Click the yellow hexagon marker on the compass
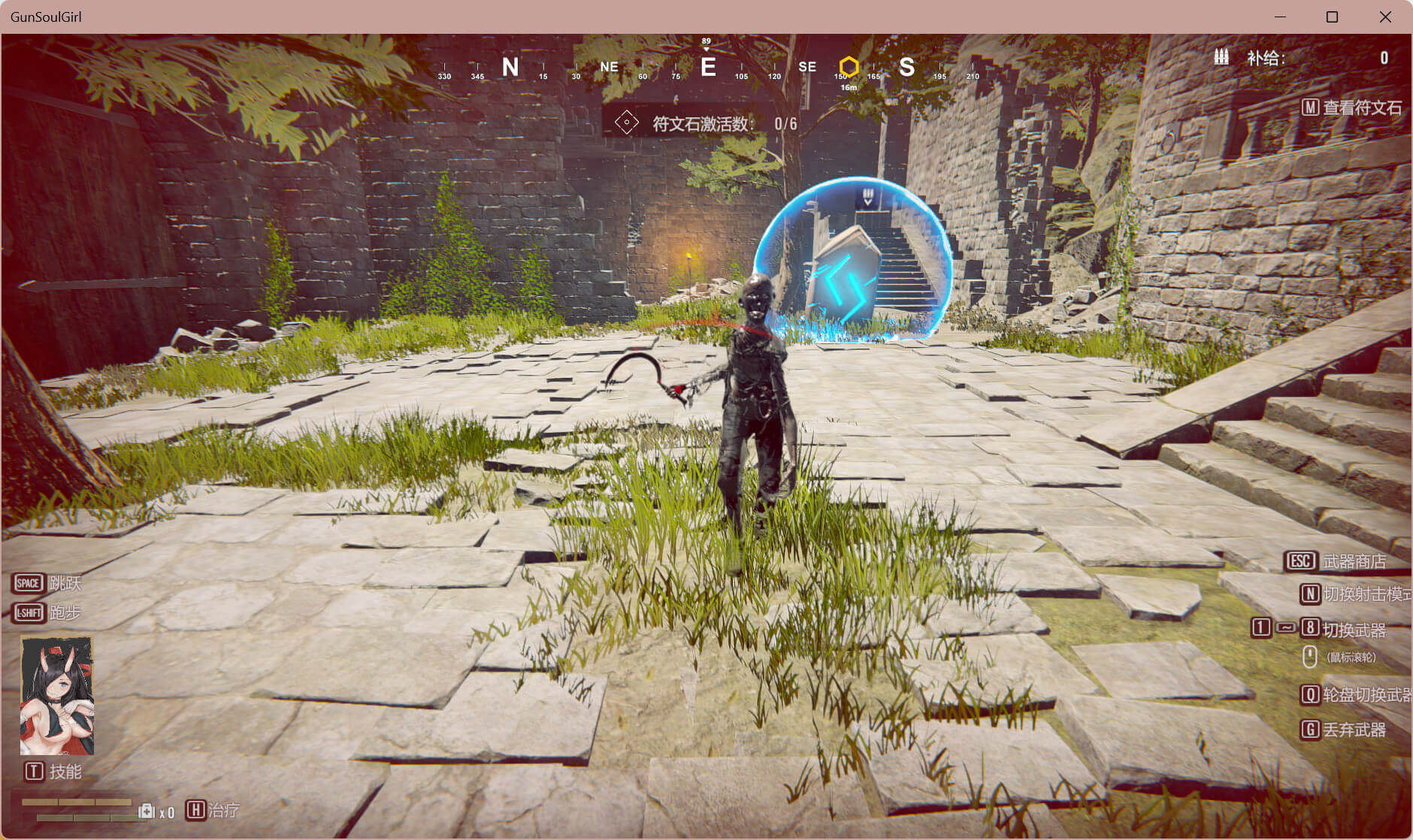Viewport: 1413px width, 840px height. coord(849,67)
